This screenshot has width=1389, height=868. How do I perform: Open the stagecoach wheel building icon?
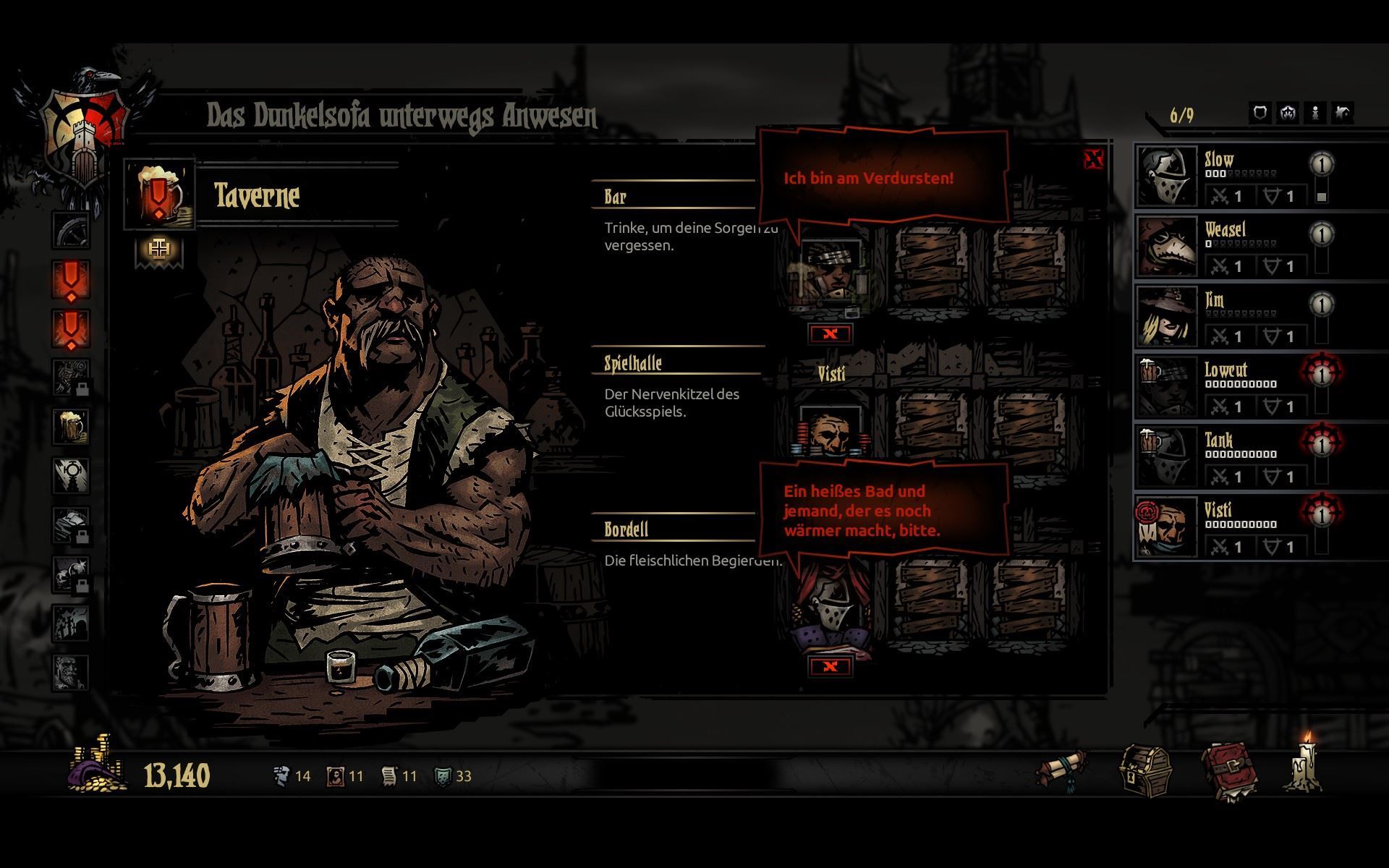71,231
